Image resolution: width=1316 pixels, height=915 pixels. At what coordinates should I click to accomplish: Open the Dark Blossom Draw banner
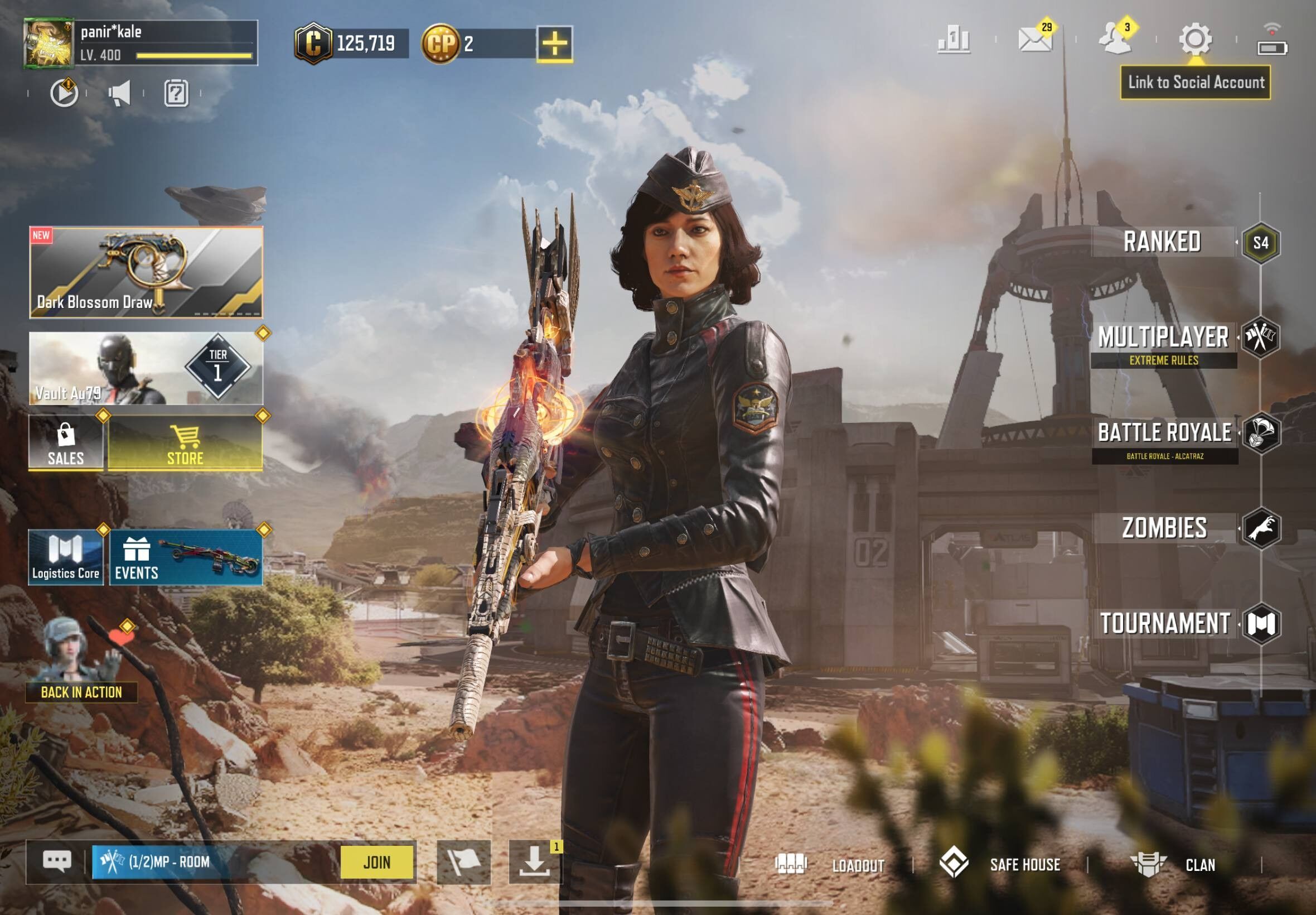146,272
